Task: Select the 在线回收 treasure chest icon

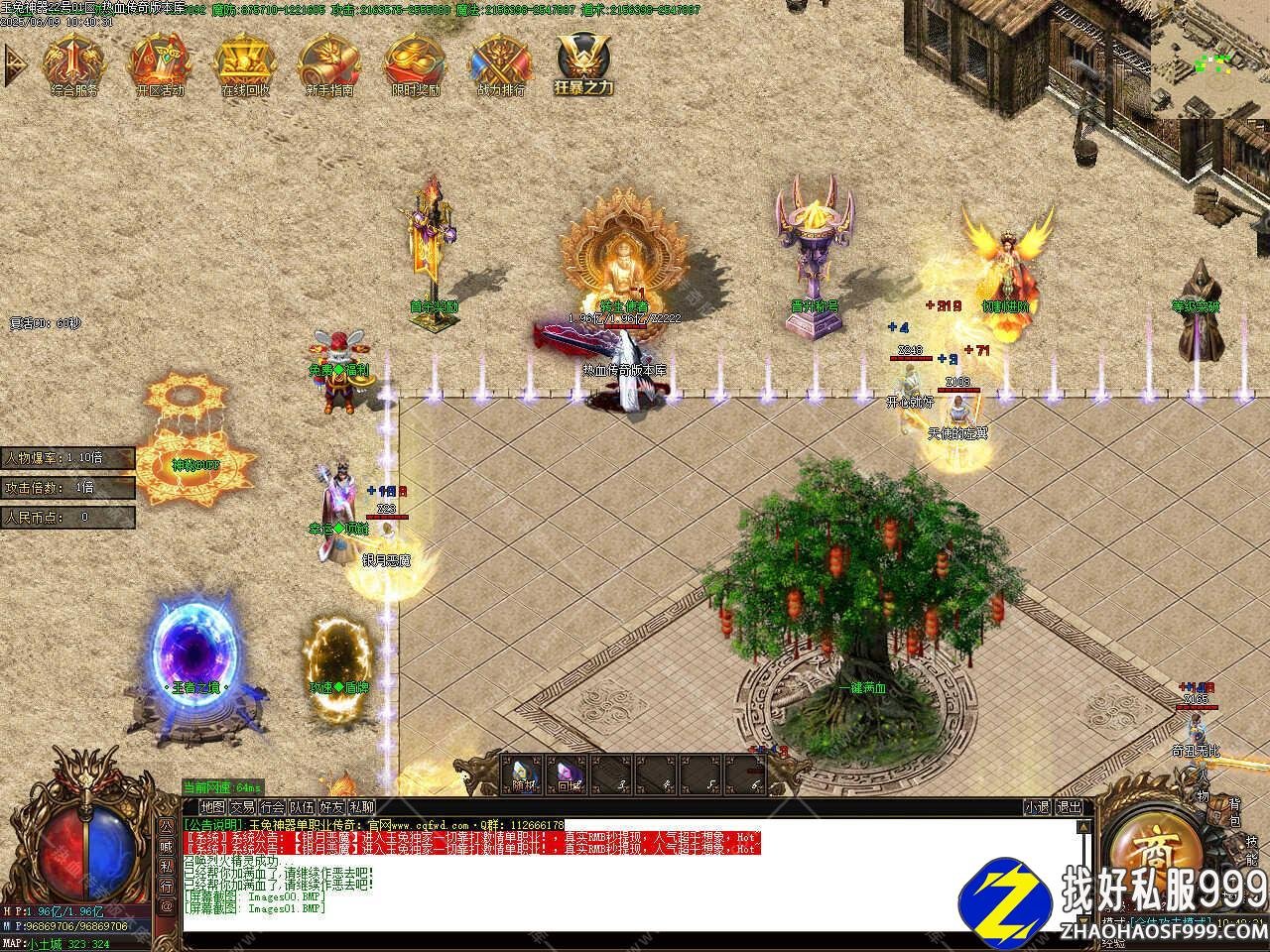Action: click(x=244, y=64)
